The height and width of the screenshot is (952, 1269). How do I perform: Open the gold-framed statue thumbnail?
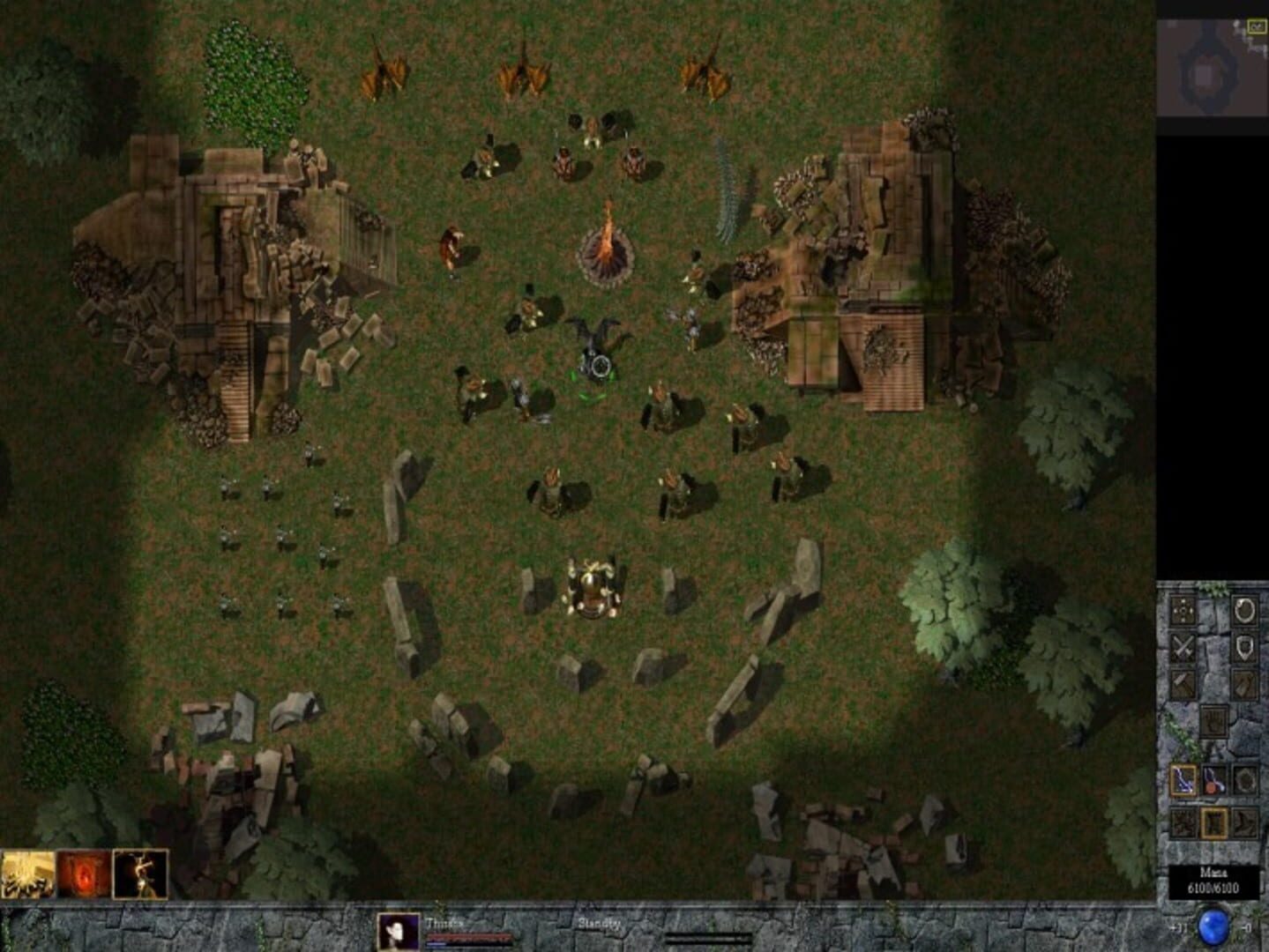[x=139, y=873]
